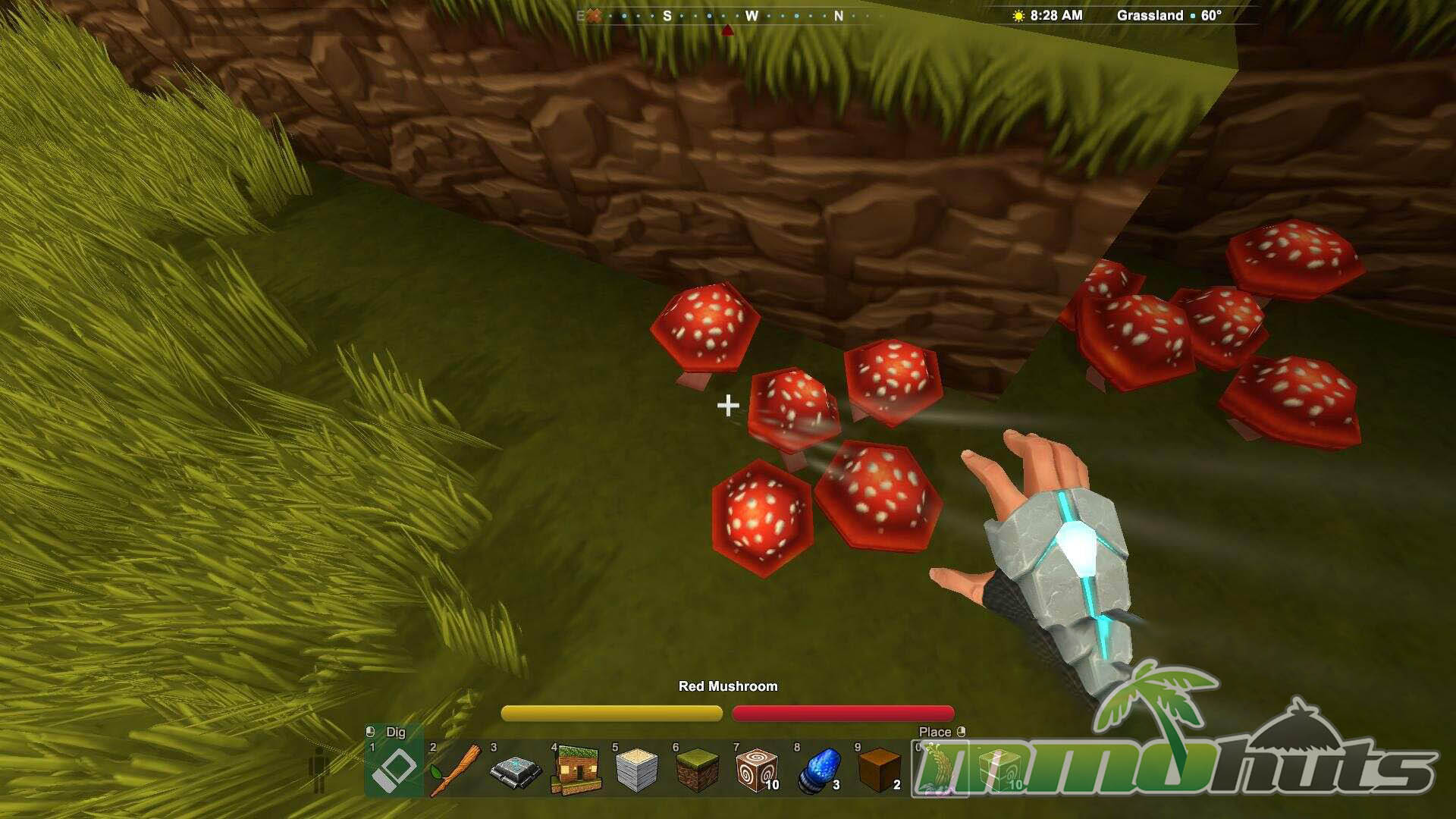Pick the grass dirt block in slot 6
The height and width of the screenshot is (819, 1456).
tap(698, 769)
